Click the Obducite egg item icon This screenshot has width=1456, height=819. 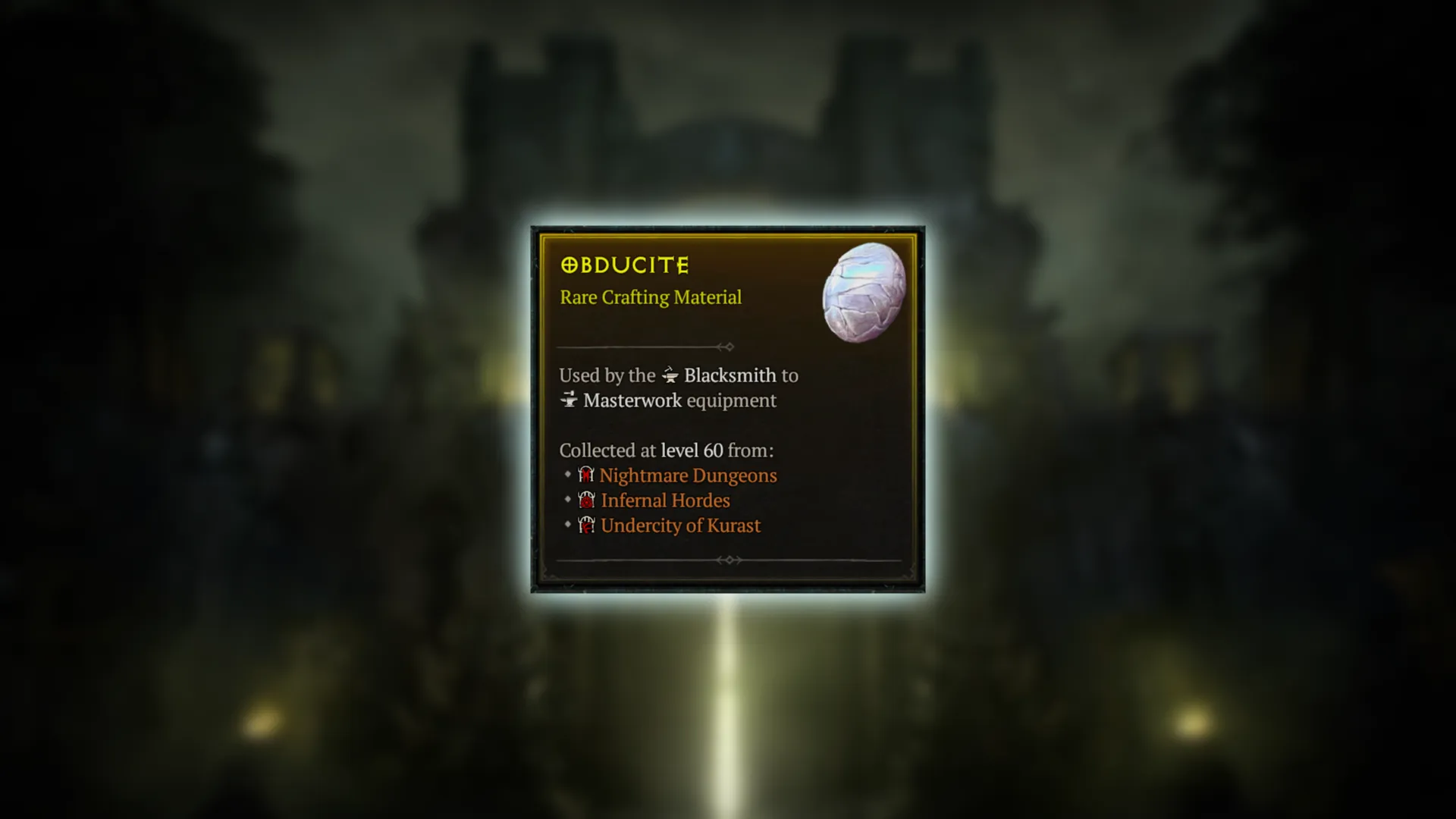[x=864, y=292]
